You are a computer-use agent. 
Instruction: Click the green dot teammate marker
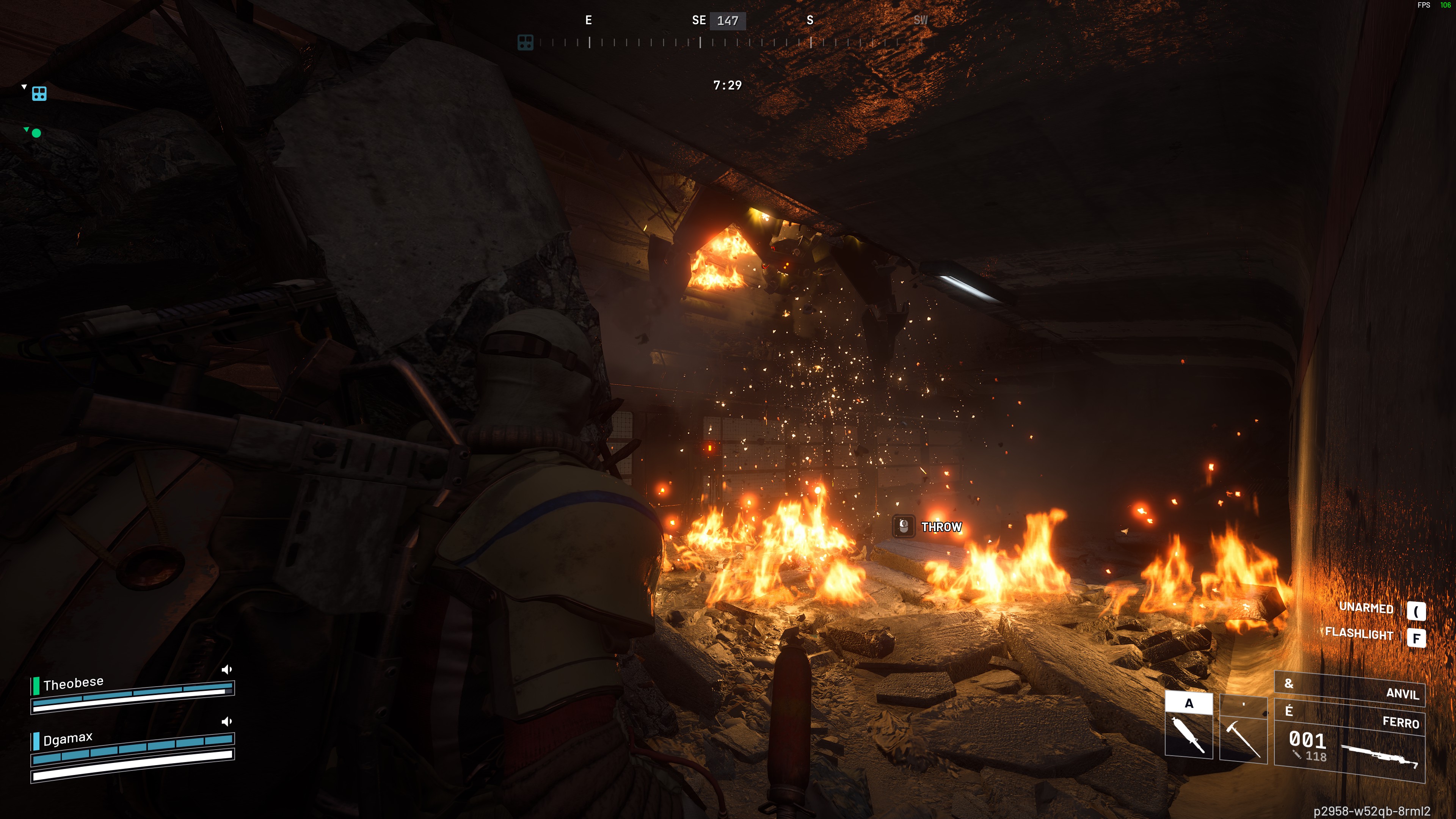pos(36,133)
